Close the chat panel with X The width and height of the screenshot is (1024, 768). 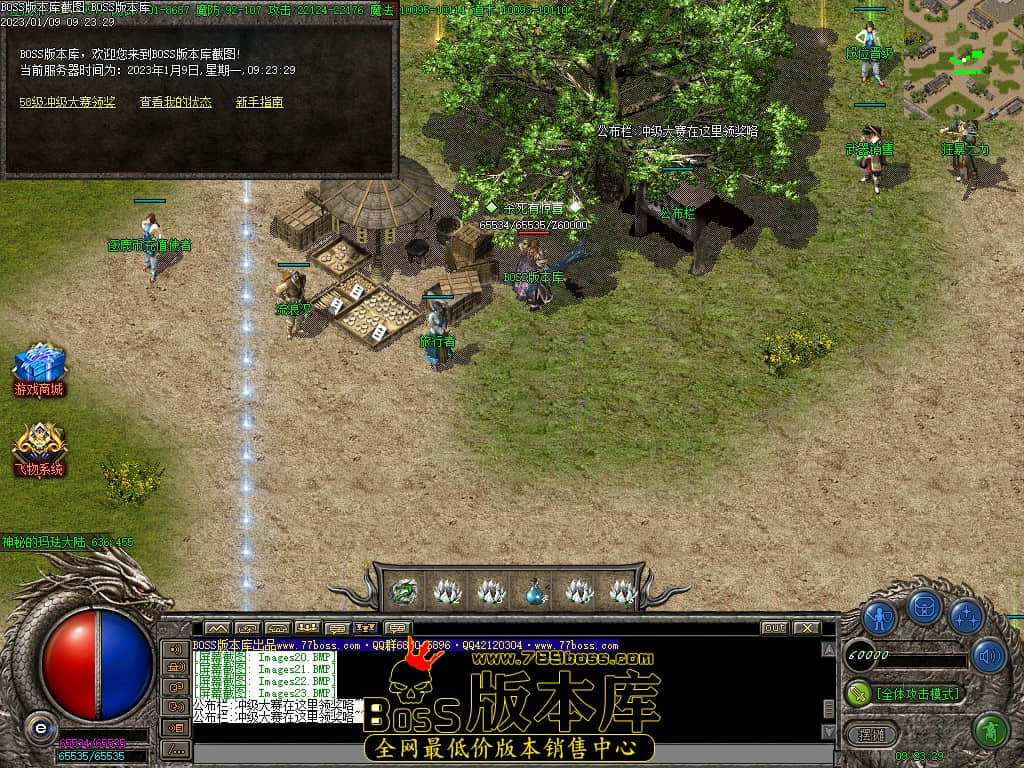coord(806,628)
